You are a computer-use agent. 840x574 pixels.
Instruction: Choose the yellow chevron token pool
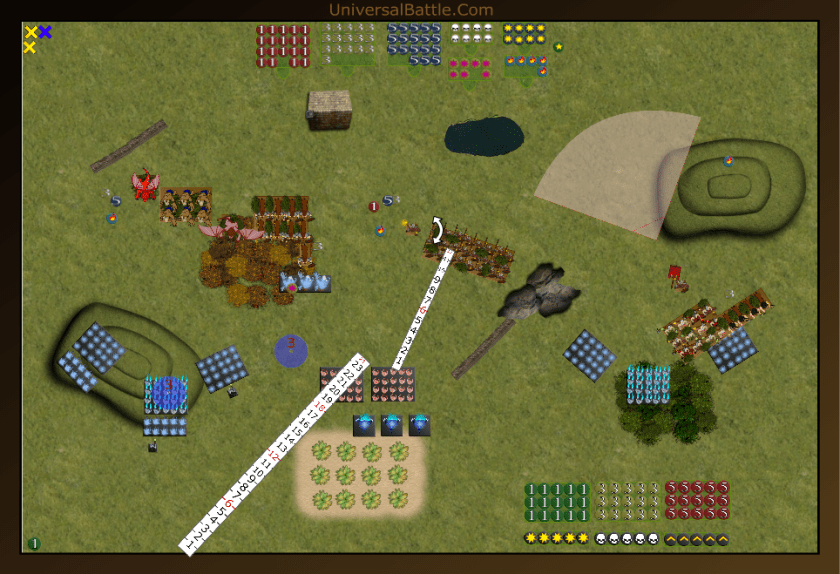(696, 539)
